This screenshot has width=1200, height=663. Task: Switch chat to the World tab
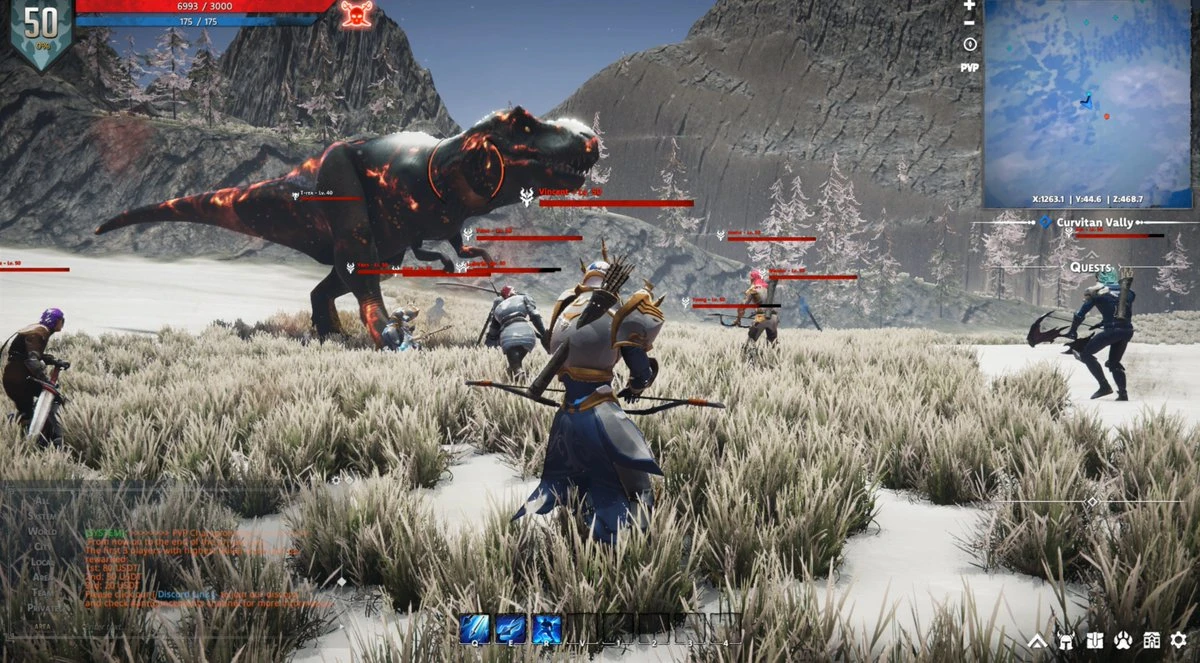(42, 531)
